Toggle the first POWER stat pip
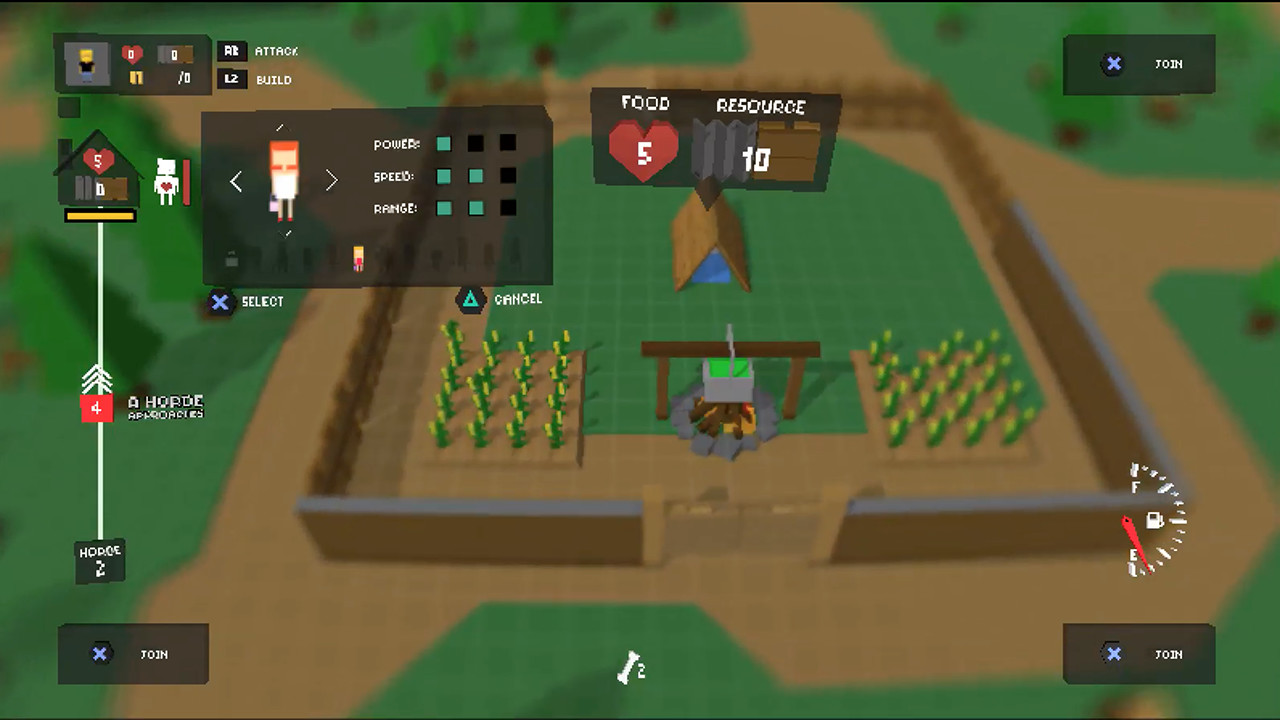 (443, 144)
